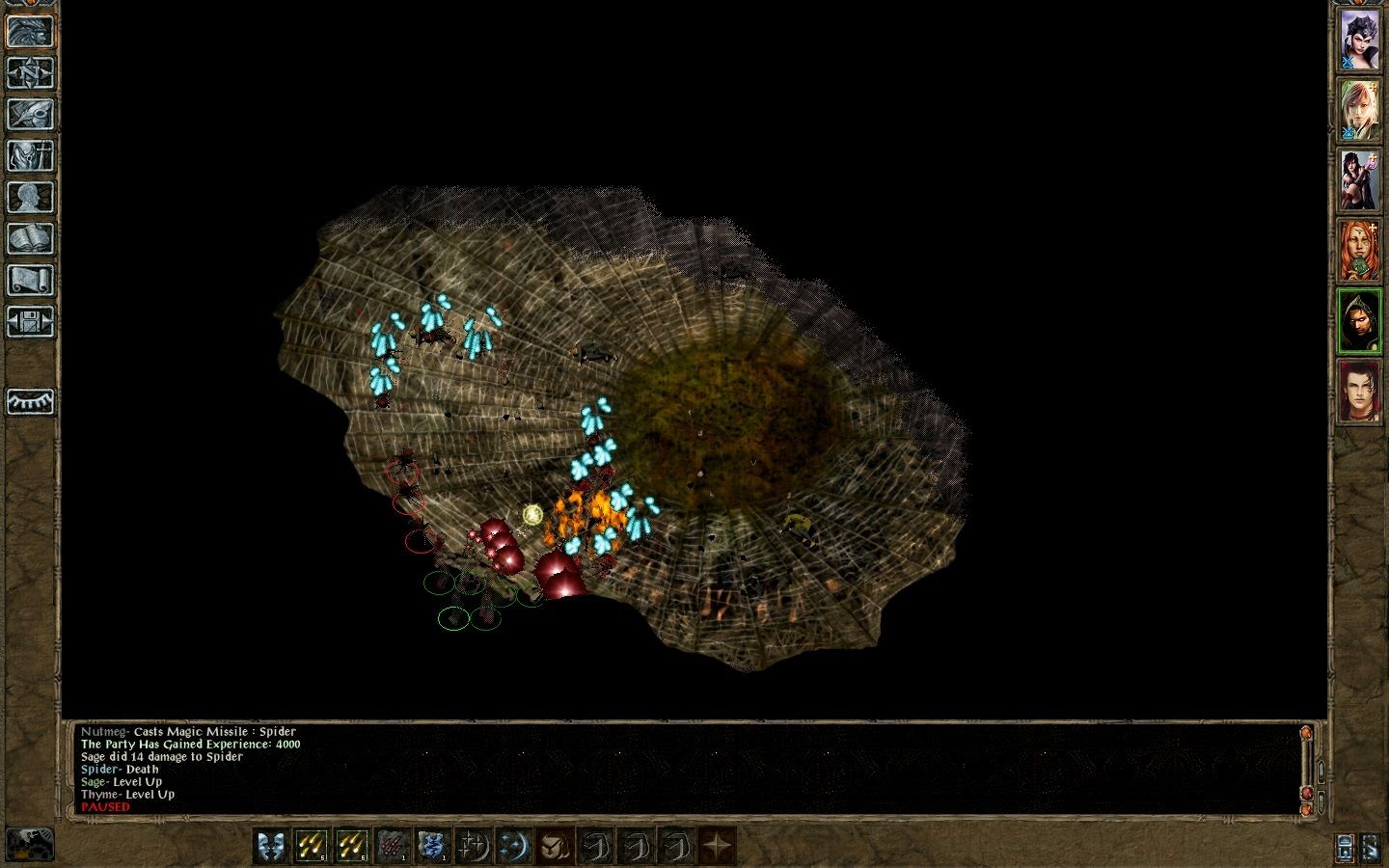Click the blue rune spell slot

point(432,846)
